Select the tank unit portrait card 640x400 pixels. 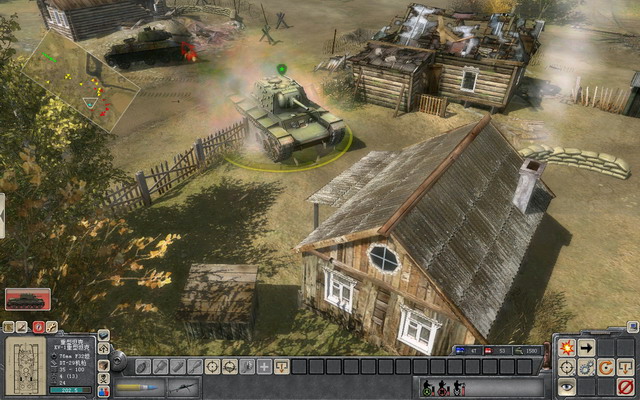tap(27, 299)
